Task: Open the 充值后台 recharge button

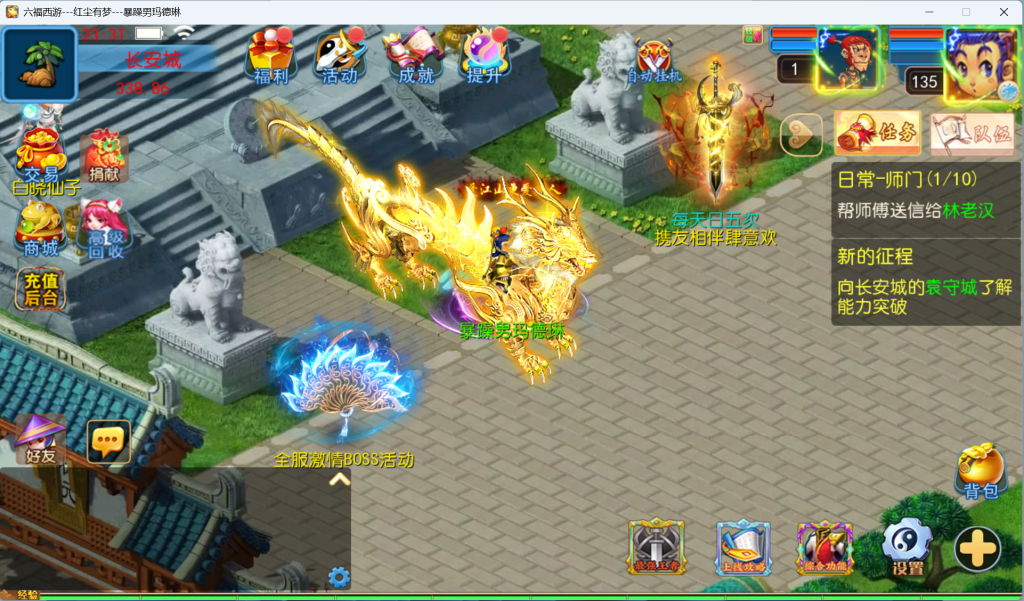Action: click(x=41, y=290)
